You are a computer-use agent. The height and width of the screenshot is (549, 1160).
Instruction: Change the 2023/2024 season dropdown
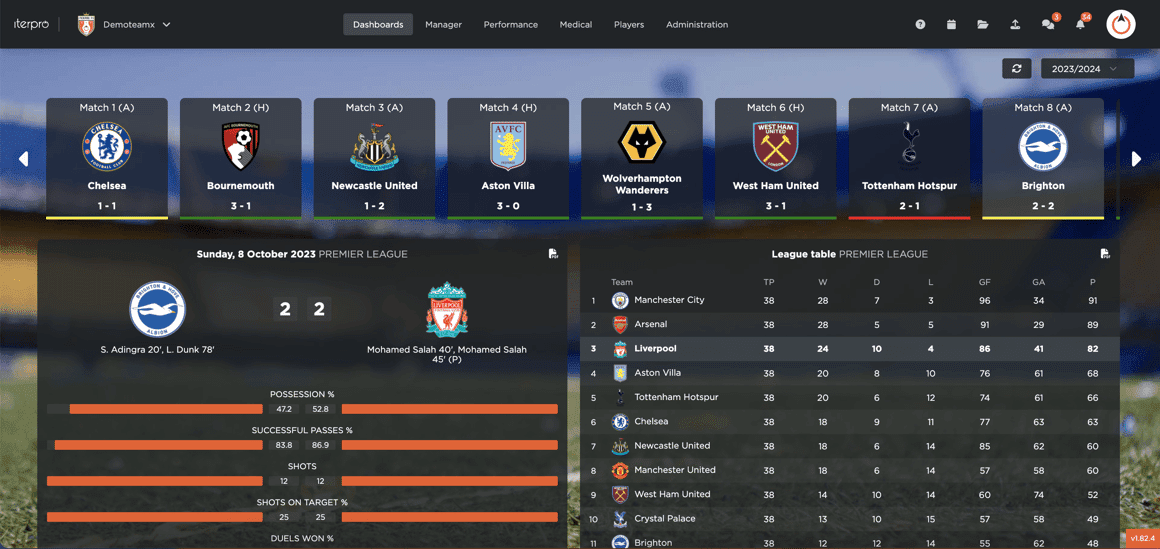(1086, 68)
